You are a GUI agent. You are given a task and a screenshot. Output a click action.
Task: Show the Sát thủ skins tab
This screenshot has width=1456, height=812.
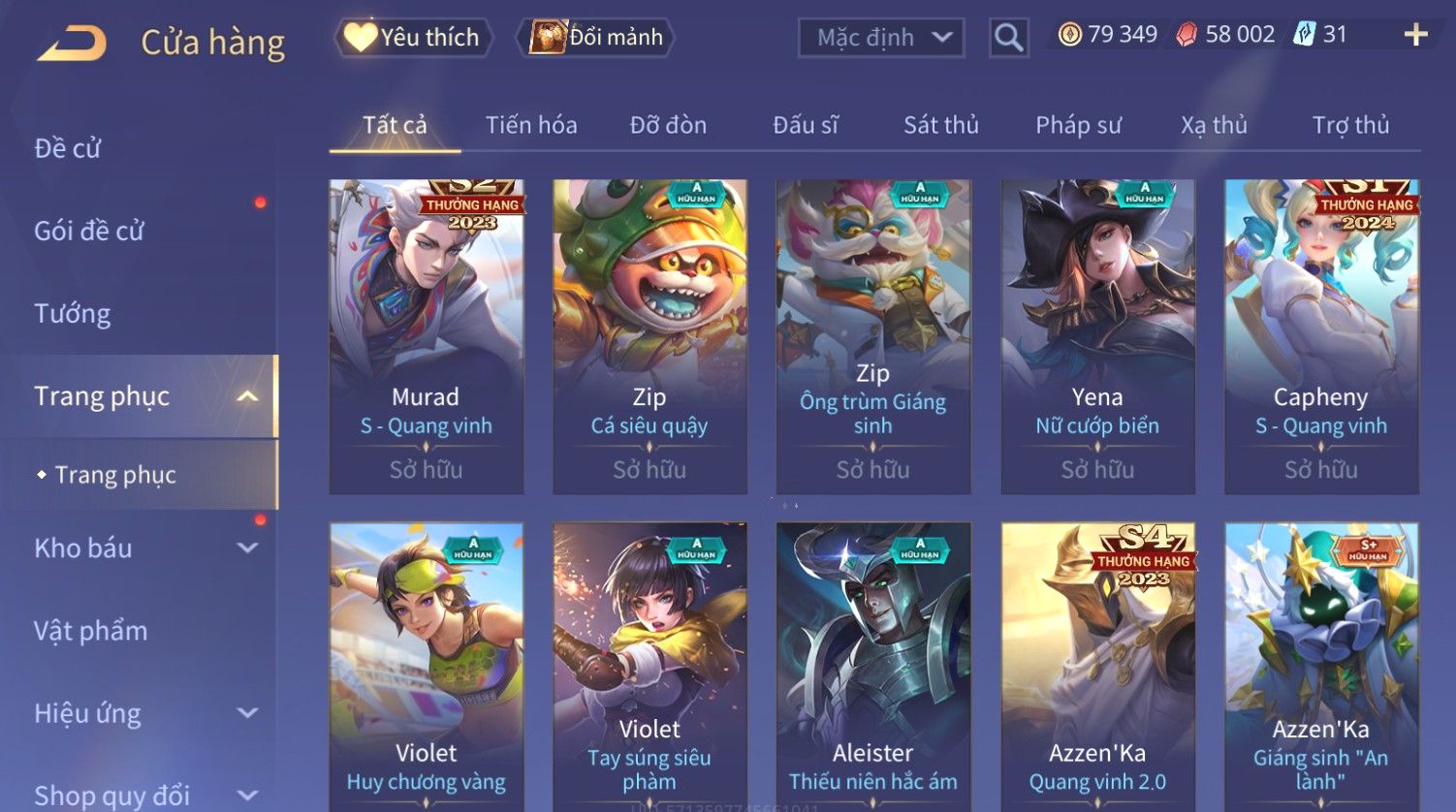(x=940, y=125)
